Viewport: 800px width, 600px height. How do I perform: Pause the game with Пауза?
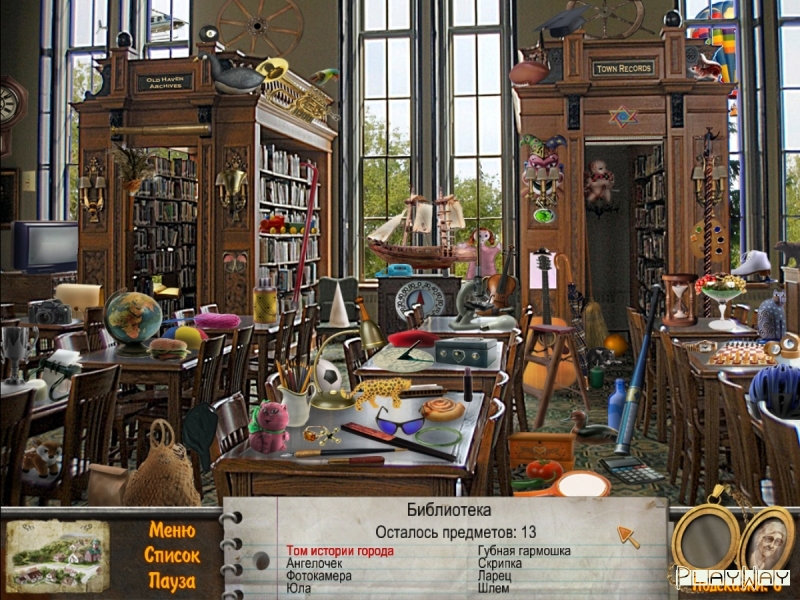(x=171, y=580)
